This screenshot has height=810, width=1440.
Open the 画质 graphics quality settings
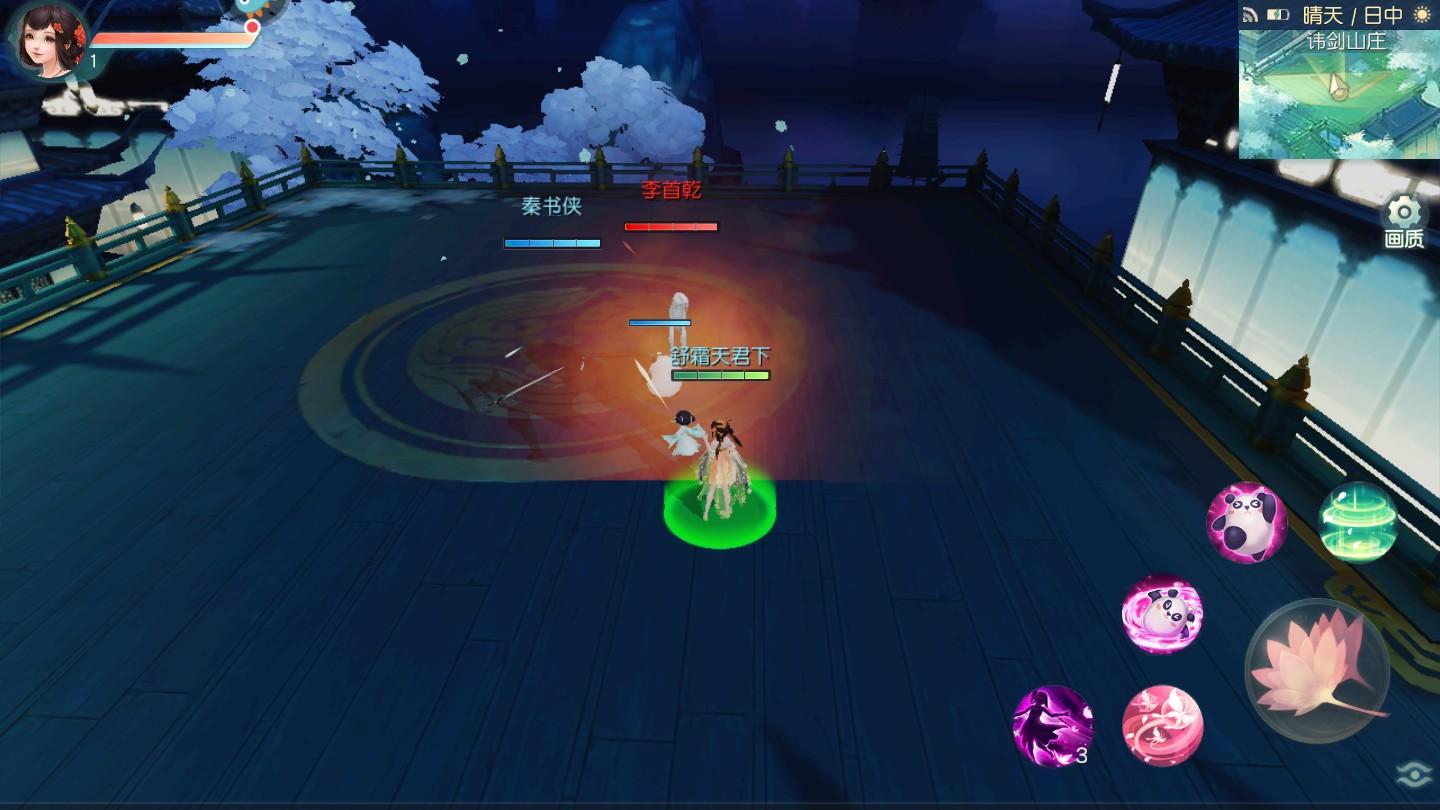coord(1404,222)
